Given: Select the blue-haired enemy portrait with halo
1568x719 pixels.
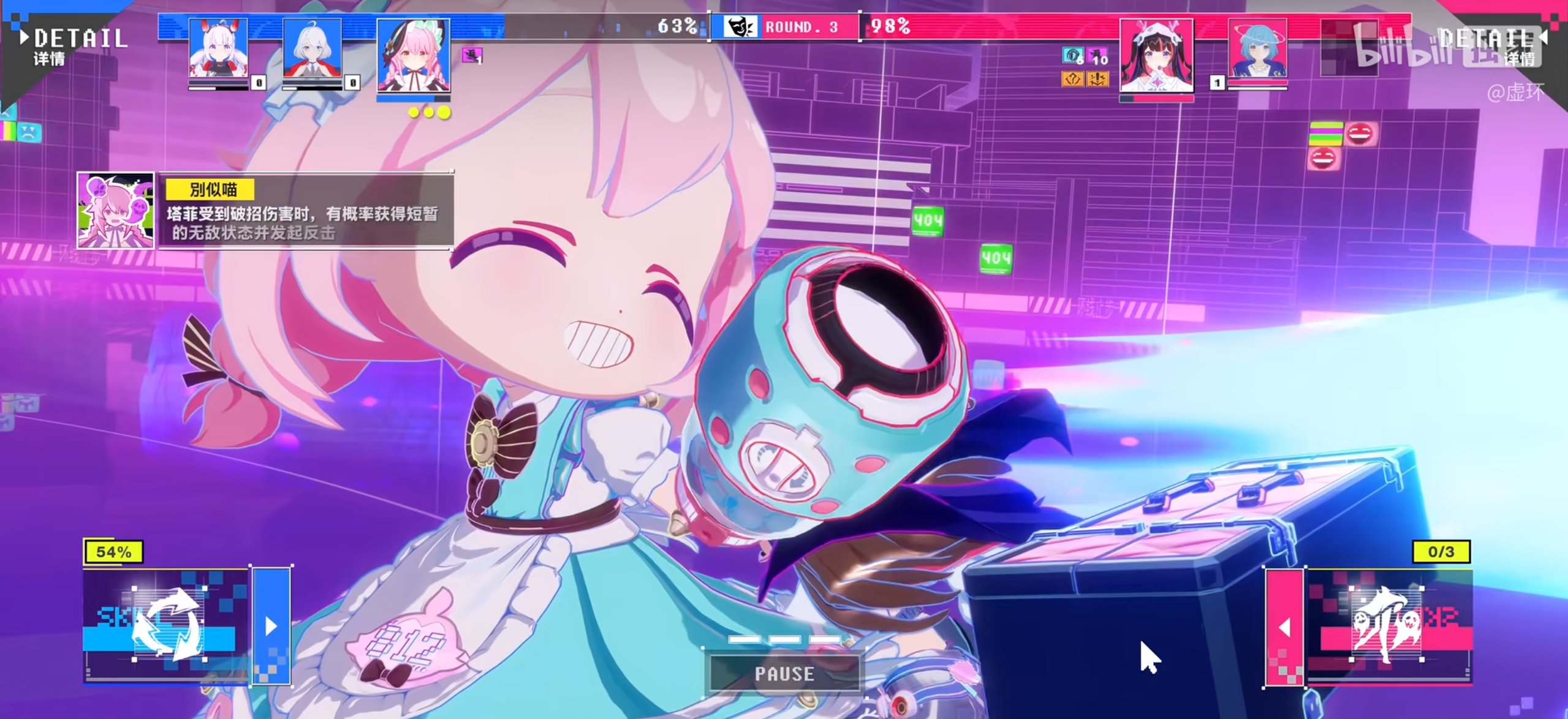Looking at the screenshot, I should click(1257, 49).
